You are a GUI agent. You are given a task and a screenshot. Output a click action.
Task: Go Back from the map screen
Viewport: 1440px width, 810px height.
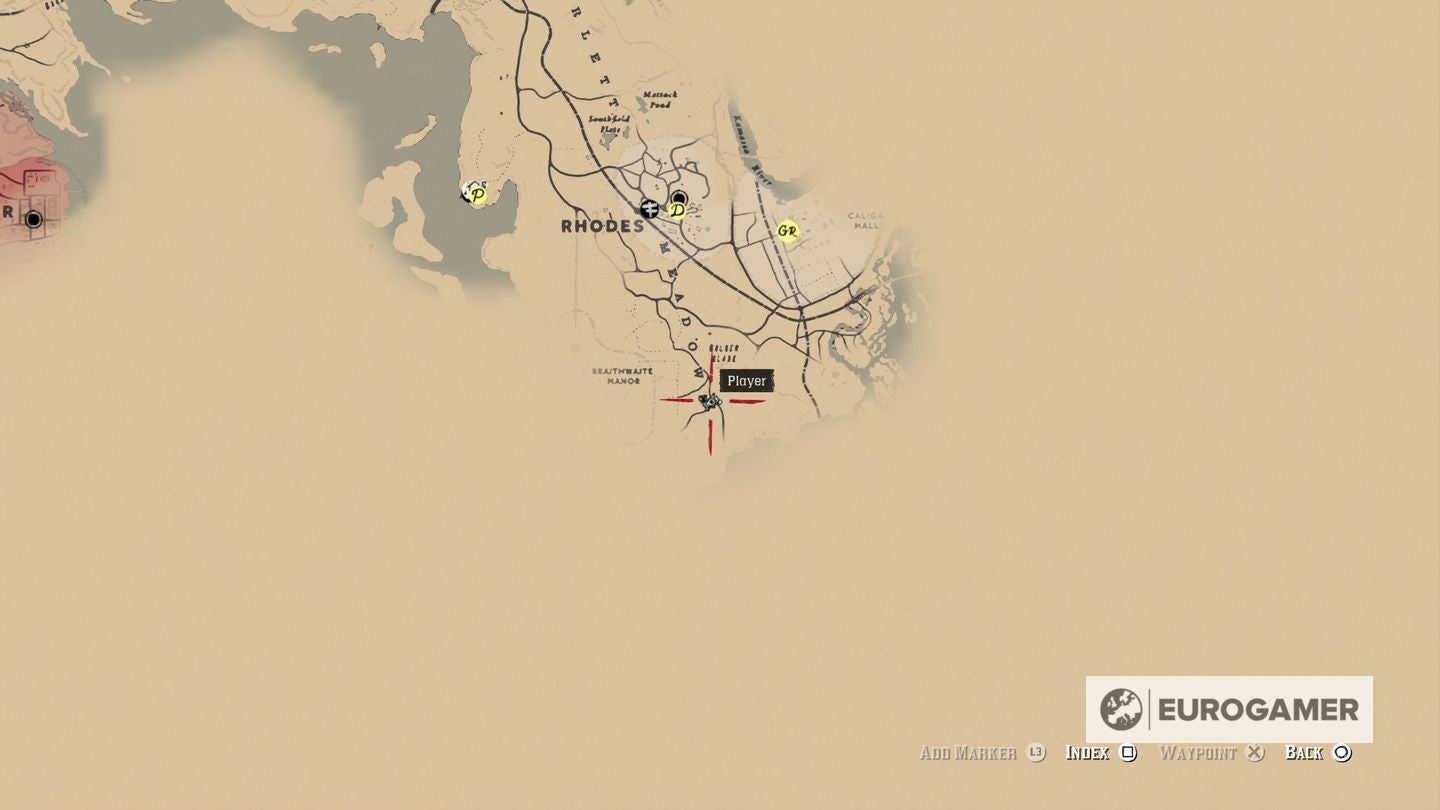[x=1305, y=753]
